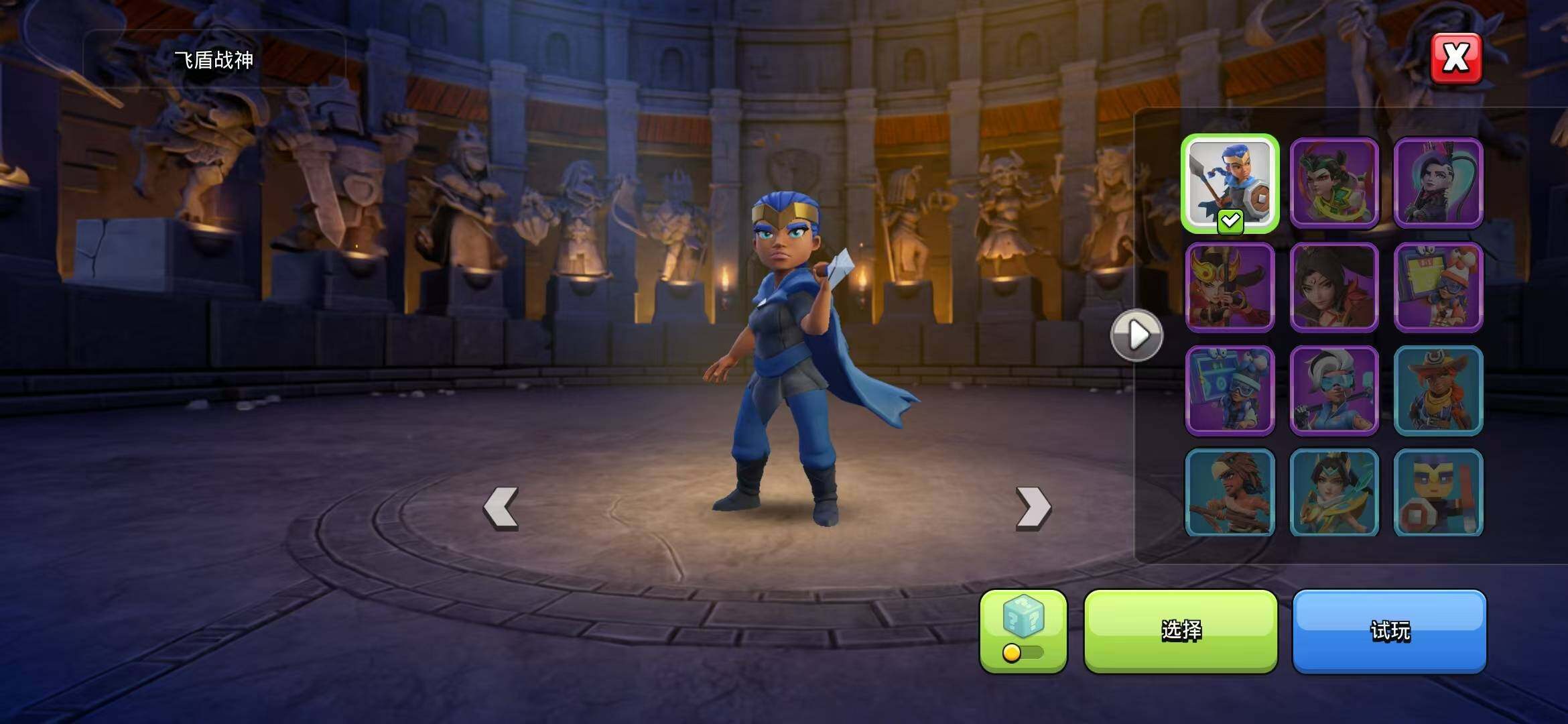Pick the cowboy hat skin with orange hair
1568x724 pixels.
[x=1438, y=390]
